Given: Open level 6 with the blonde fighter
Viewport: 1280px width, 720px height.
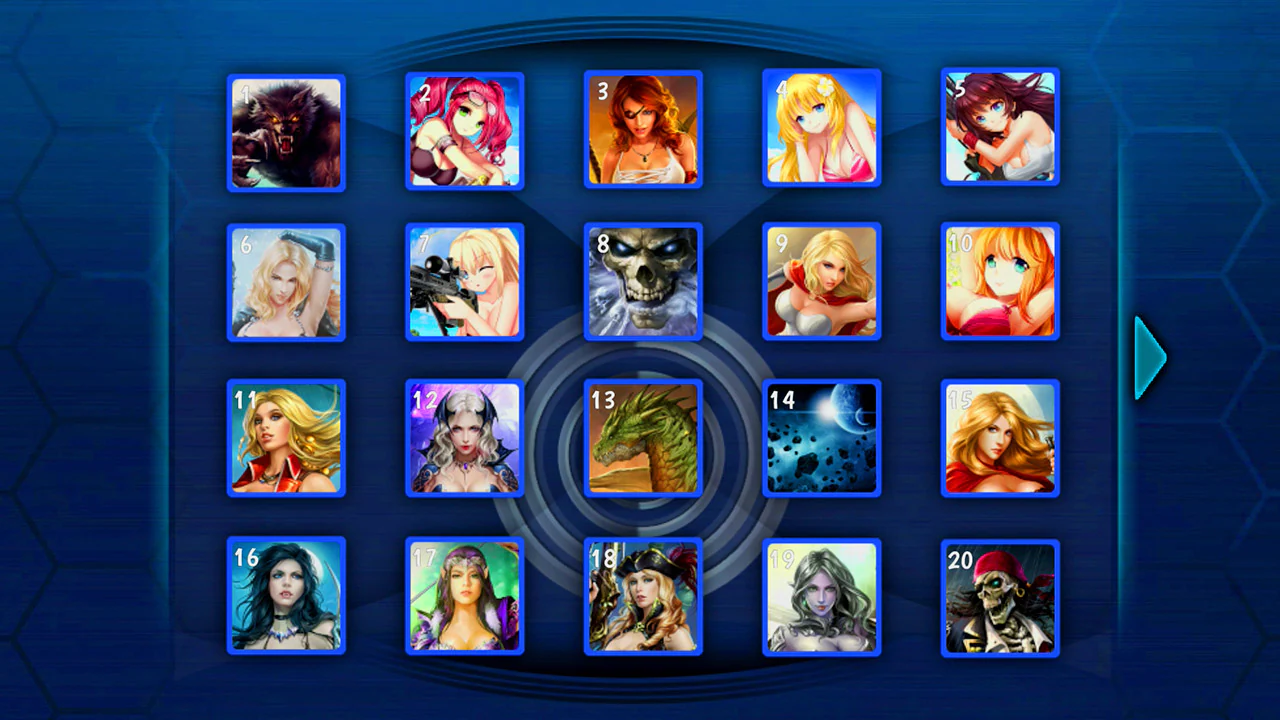Looking at the screenshot, I should [x=286, y=283].
